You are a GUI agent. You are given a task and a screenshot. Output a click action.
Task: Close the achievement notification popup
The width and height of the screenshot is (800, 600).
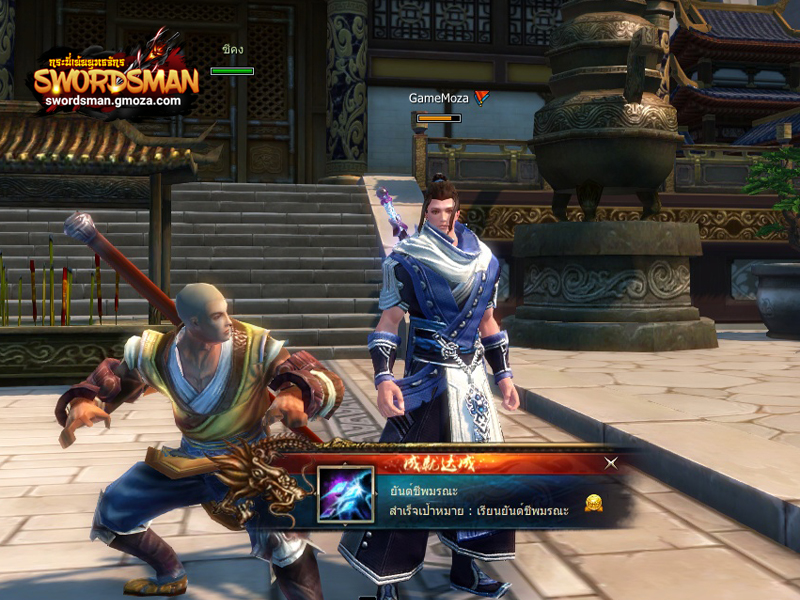pyautogui.click(x=611, y=462)
